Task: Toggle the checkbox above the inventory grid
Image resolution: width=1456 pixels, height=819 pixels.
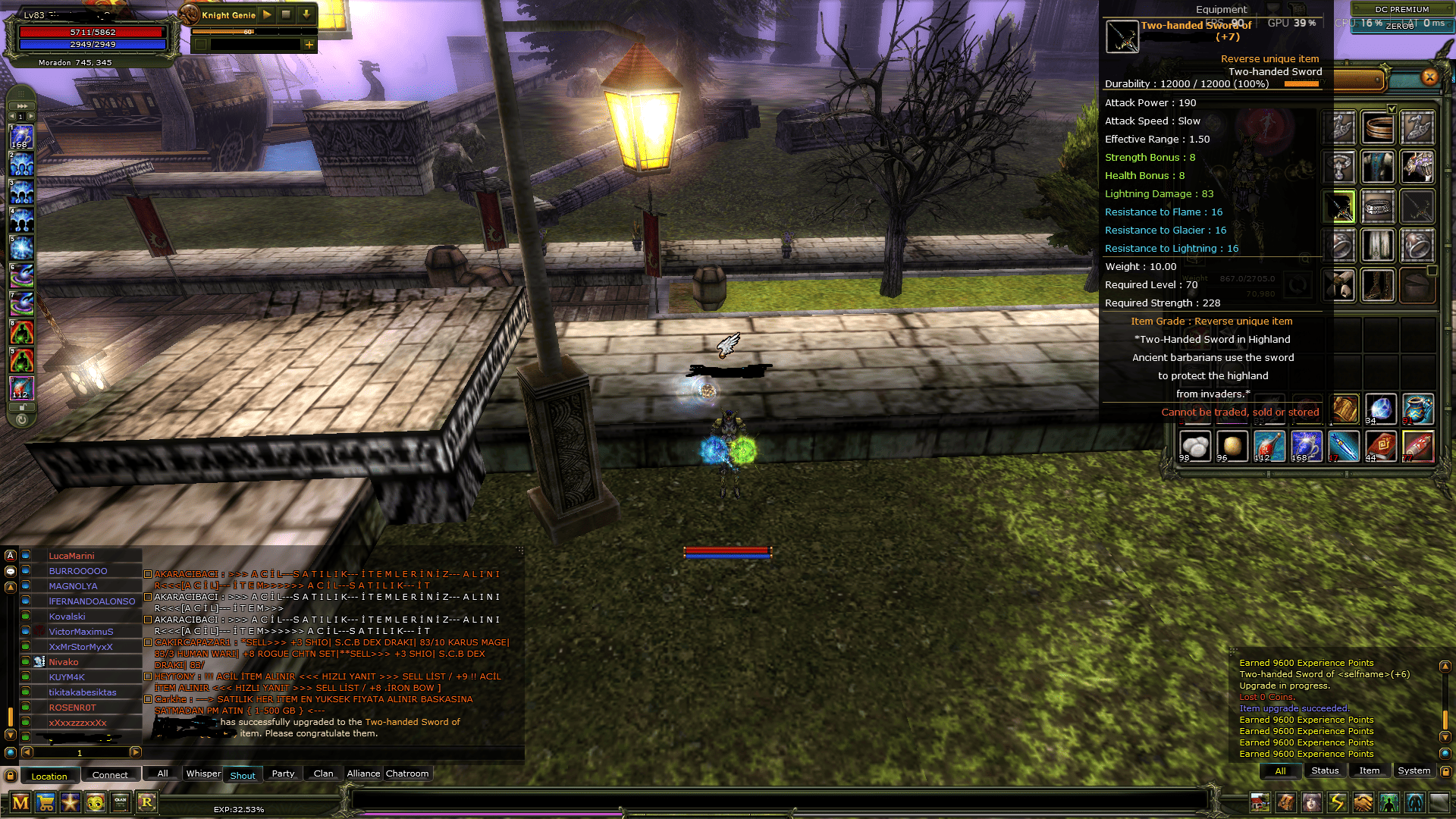Action: point(1392,110)
